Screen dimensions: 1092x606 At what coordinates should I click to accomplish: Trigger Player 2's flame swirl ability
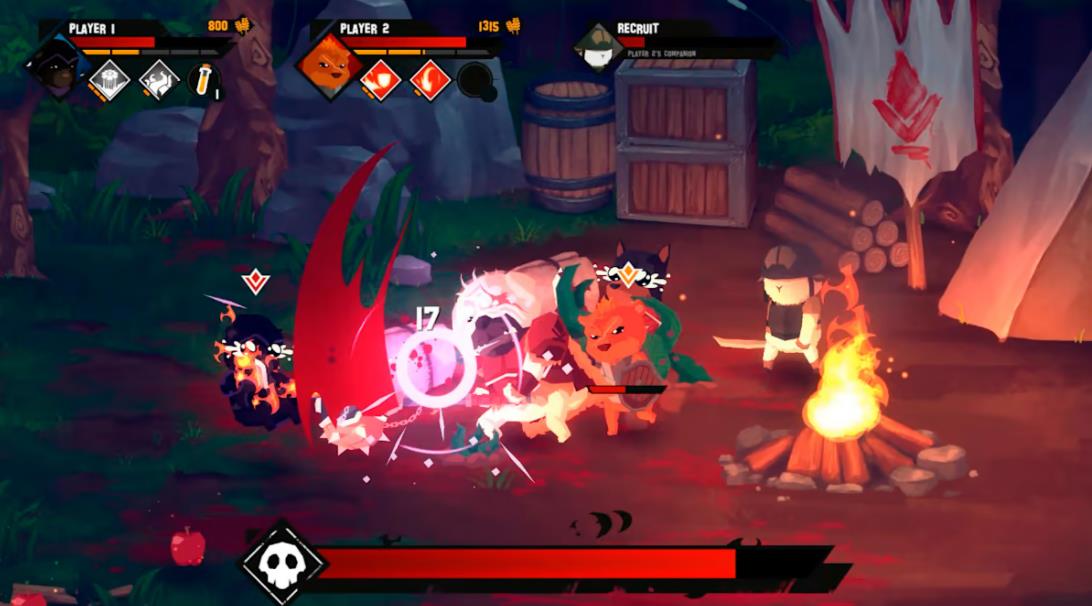point(430,79)
